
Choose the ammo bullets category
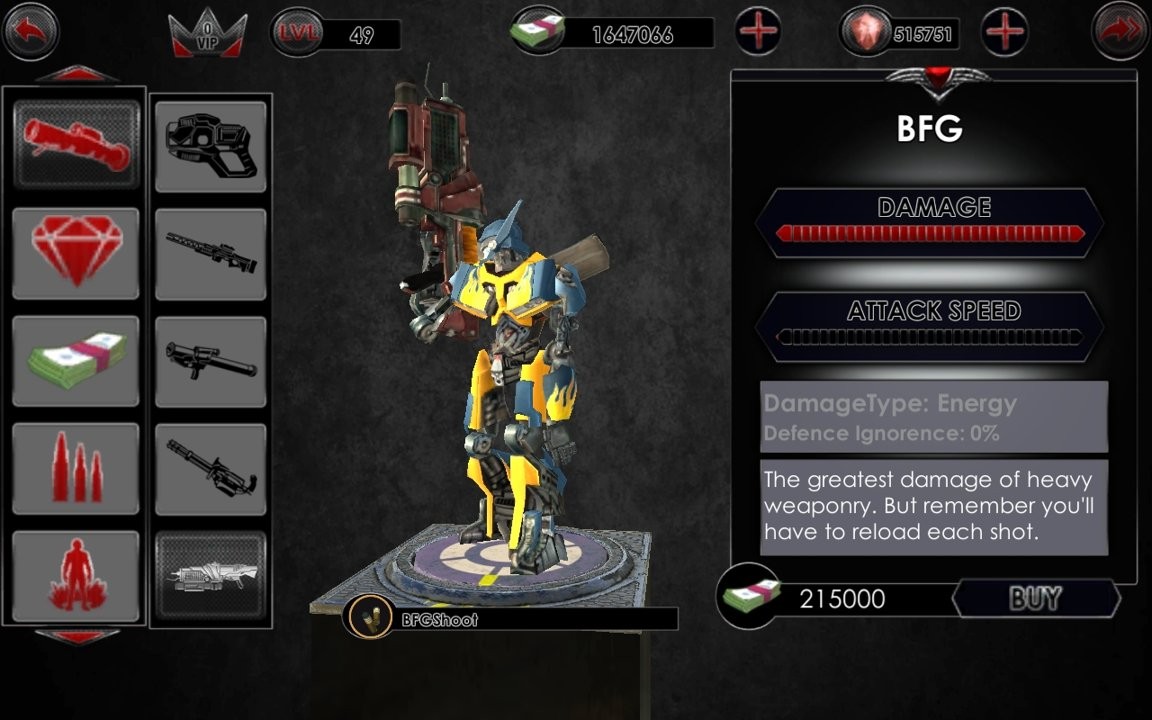tap(76, 468)
